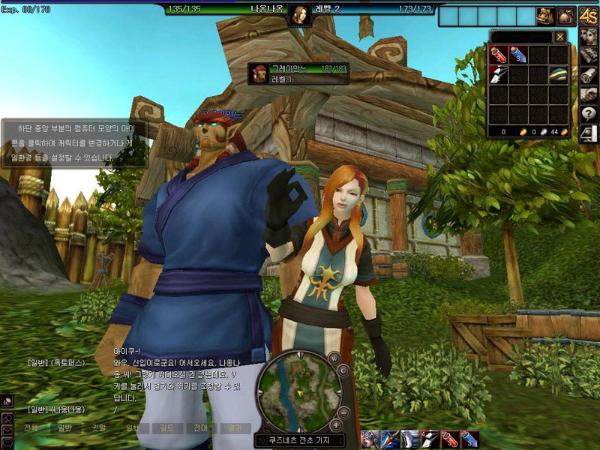
Task: Pick the white feather item in the bag
Action: coord(498,72)
